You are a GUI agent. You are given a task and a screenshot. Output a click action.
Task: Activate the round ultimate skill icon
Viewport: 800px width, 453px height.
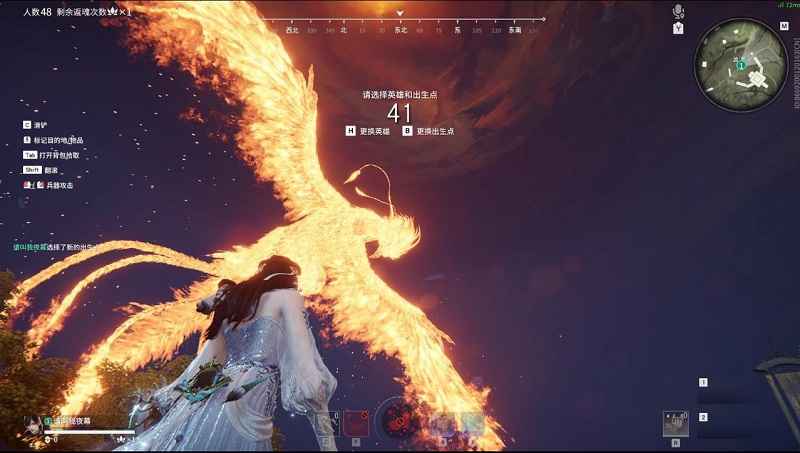tap(397, 418)
